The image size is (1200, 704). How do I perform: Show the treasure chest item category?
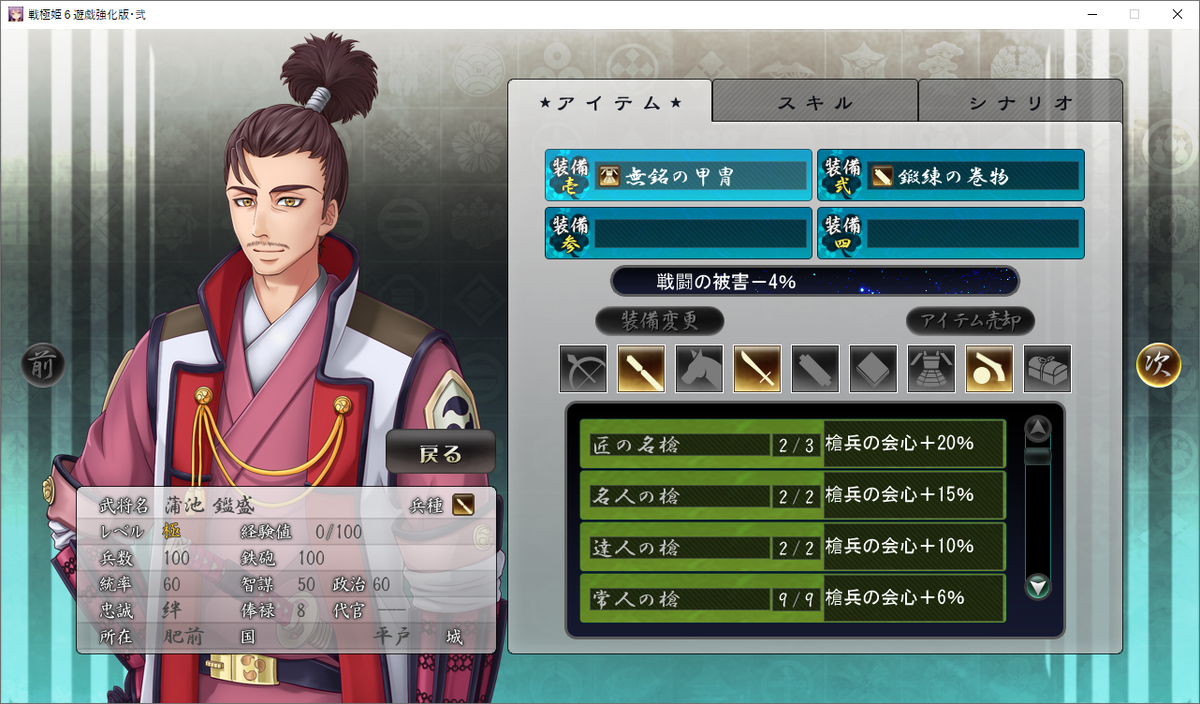1048,369
